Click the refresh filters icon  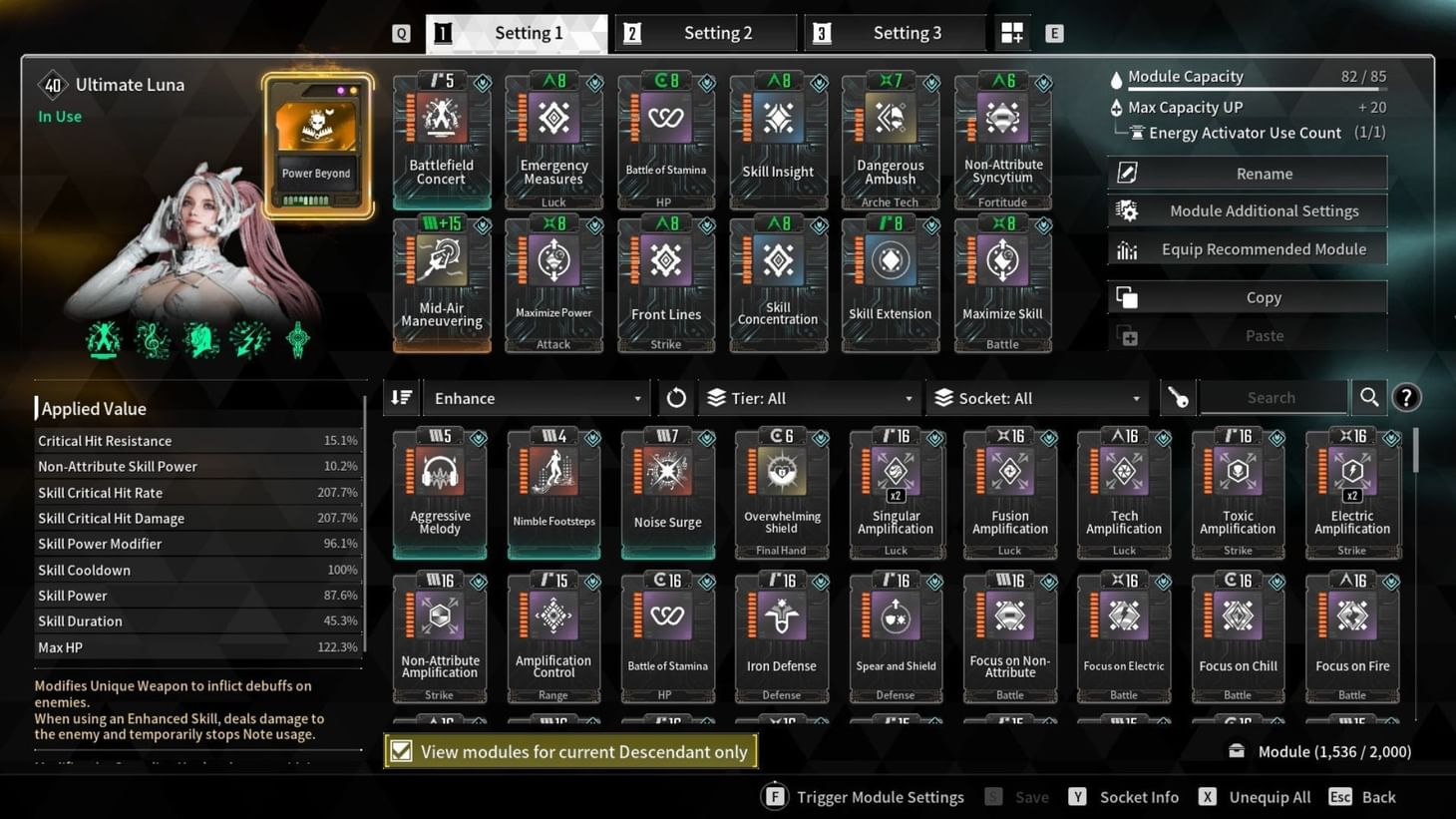pyautogui.click(x=675, y=397)
